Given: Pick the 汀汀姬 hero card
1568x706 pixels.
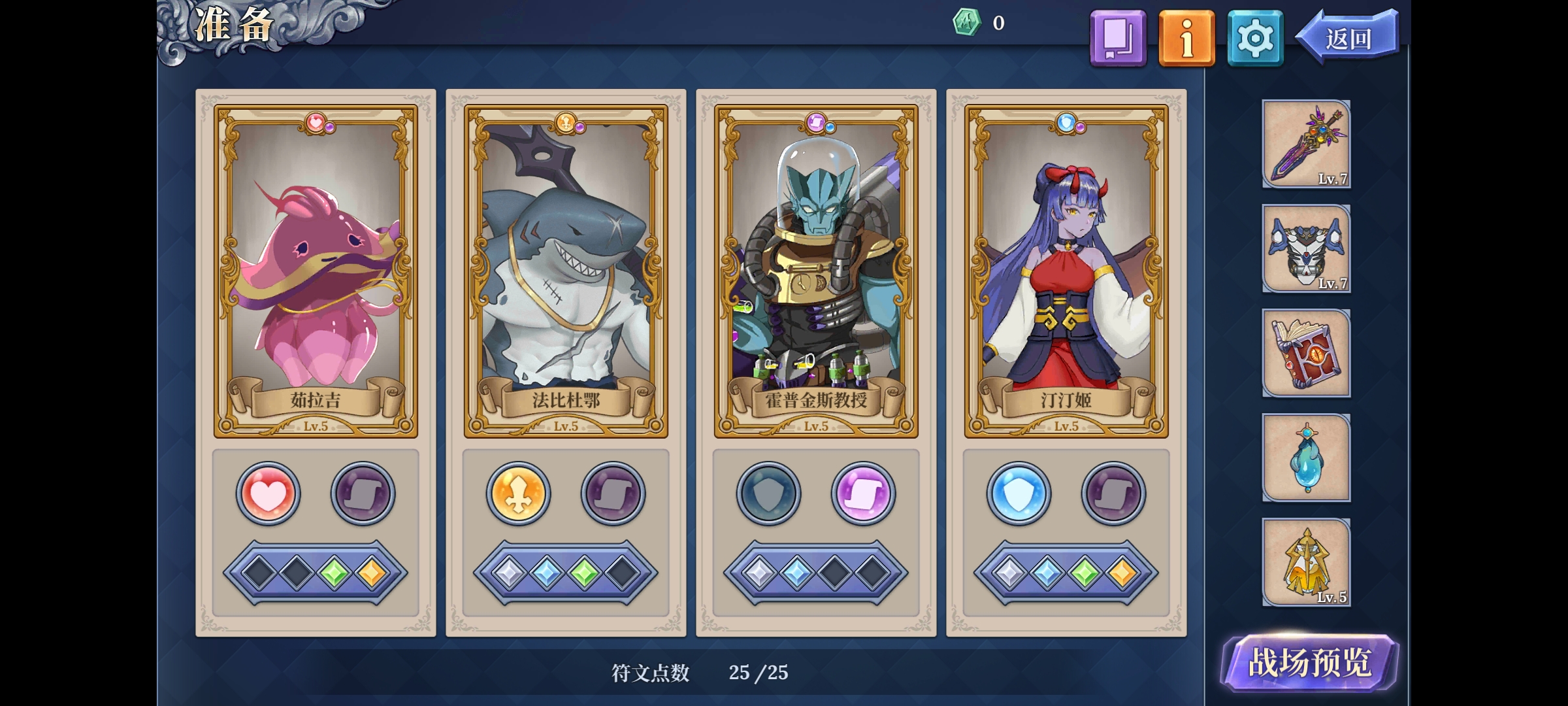Looking at the screenshot, I should pos(1066,271).
